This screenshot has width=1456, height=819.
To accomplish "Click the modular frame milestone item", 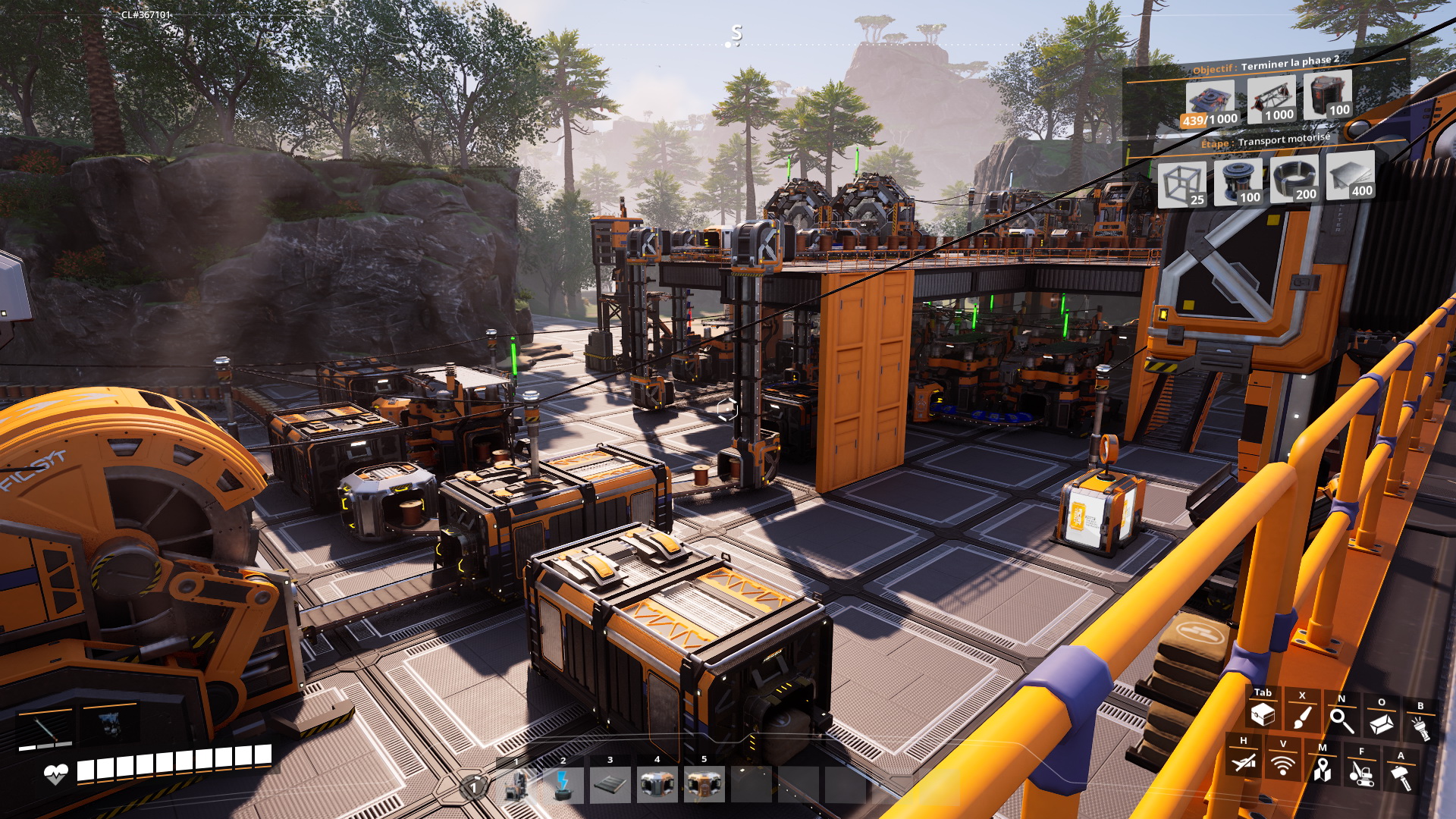I will pyautogui.click(x=1181, y=185).
